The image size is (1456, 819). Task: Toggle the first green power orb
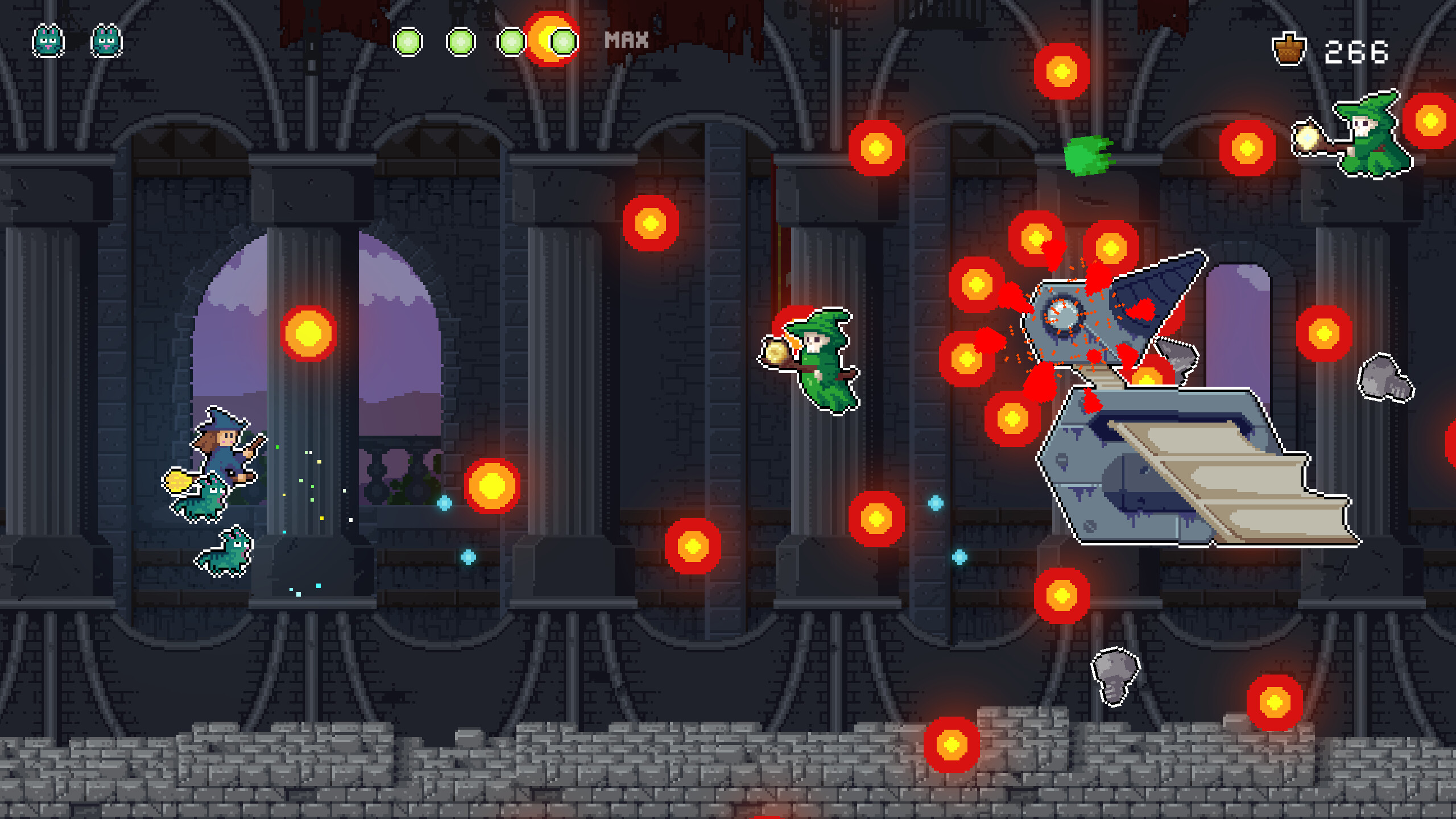408,41
